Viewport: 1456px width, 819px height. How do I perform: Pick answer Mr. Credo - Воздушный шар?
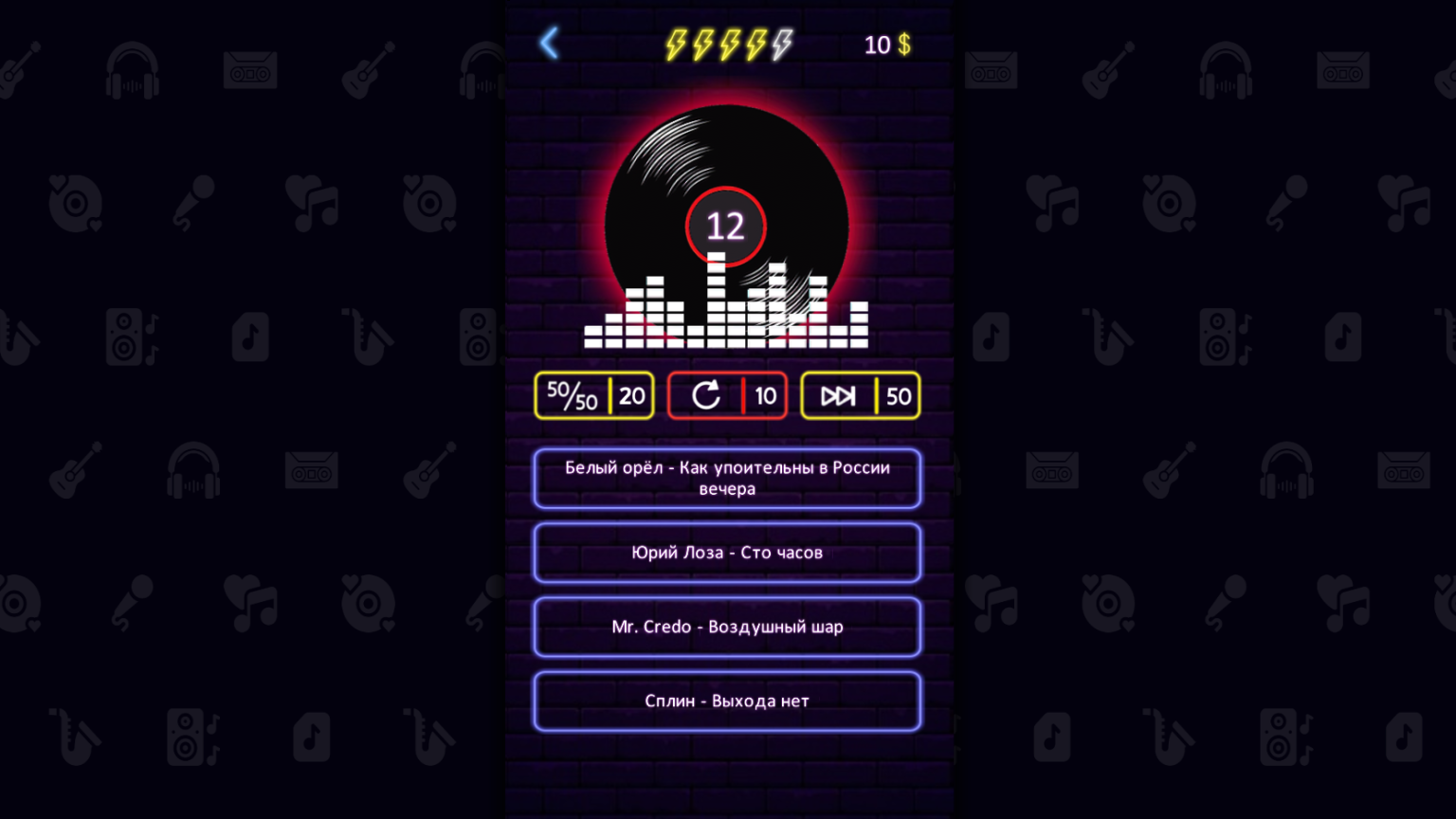[727, 627]
